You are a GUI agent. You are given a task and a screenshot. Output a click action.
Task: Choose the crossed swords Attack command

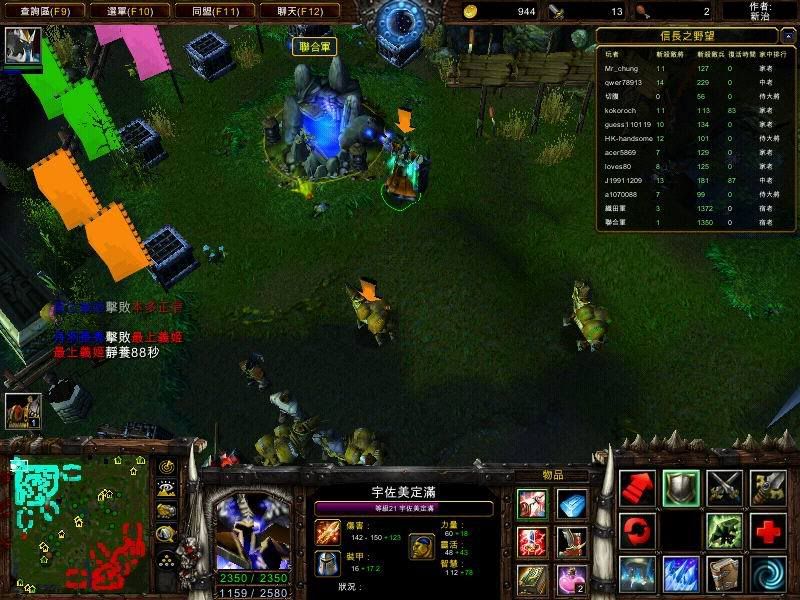725,487
